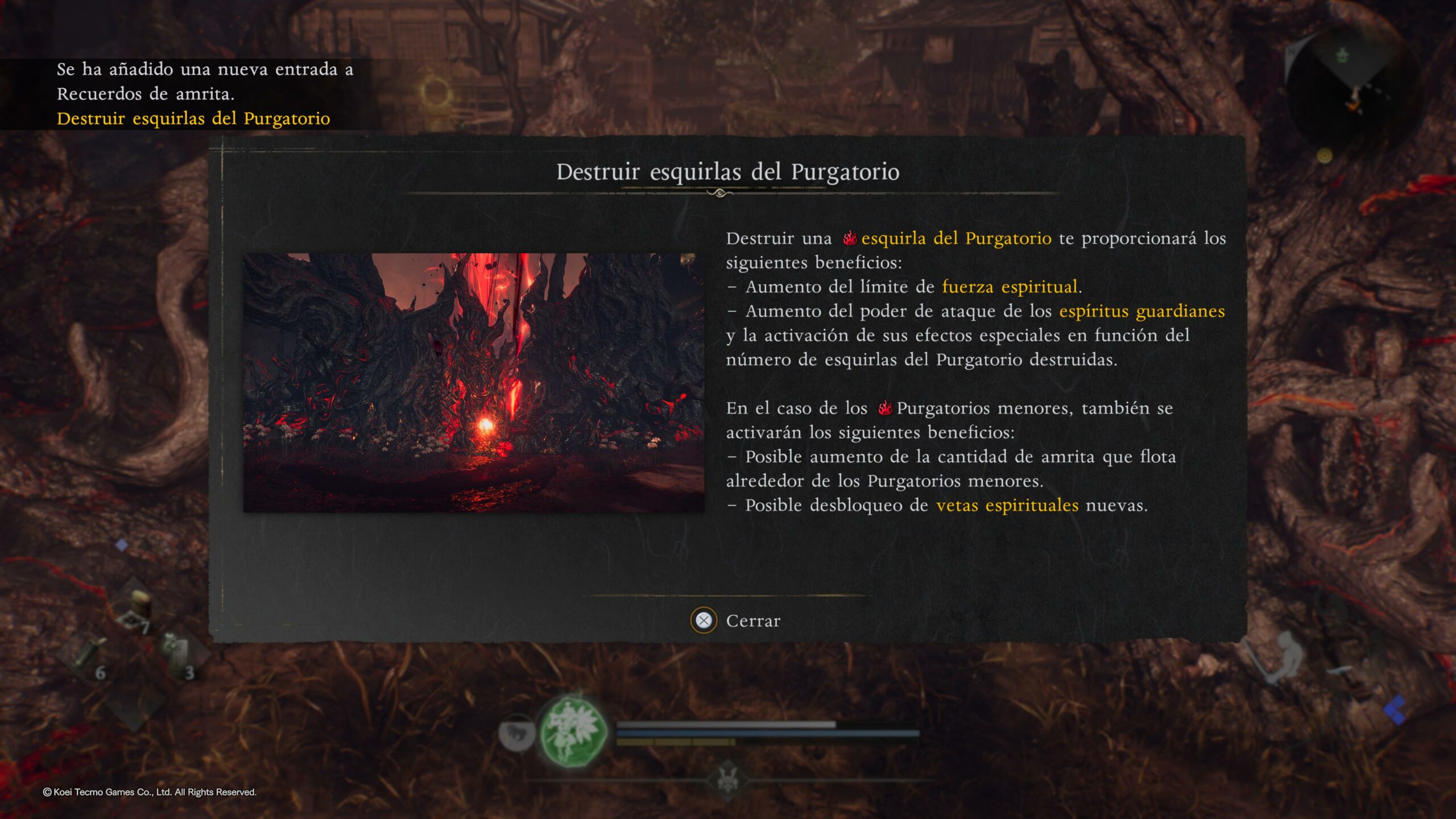Click the samurai helmet style icon
Screen dimensions: 1456x819
click(727, 779)
